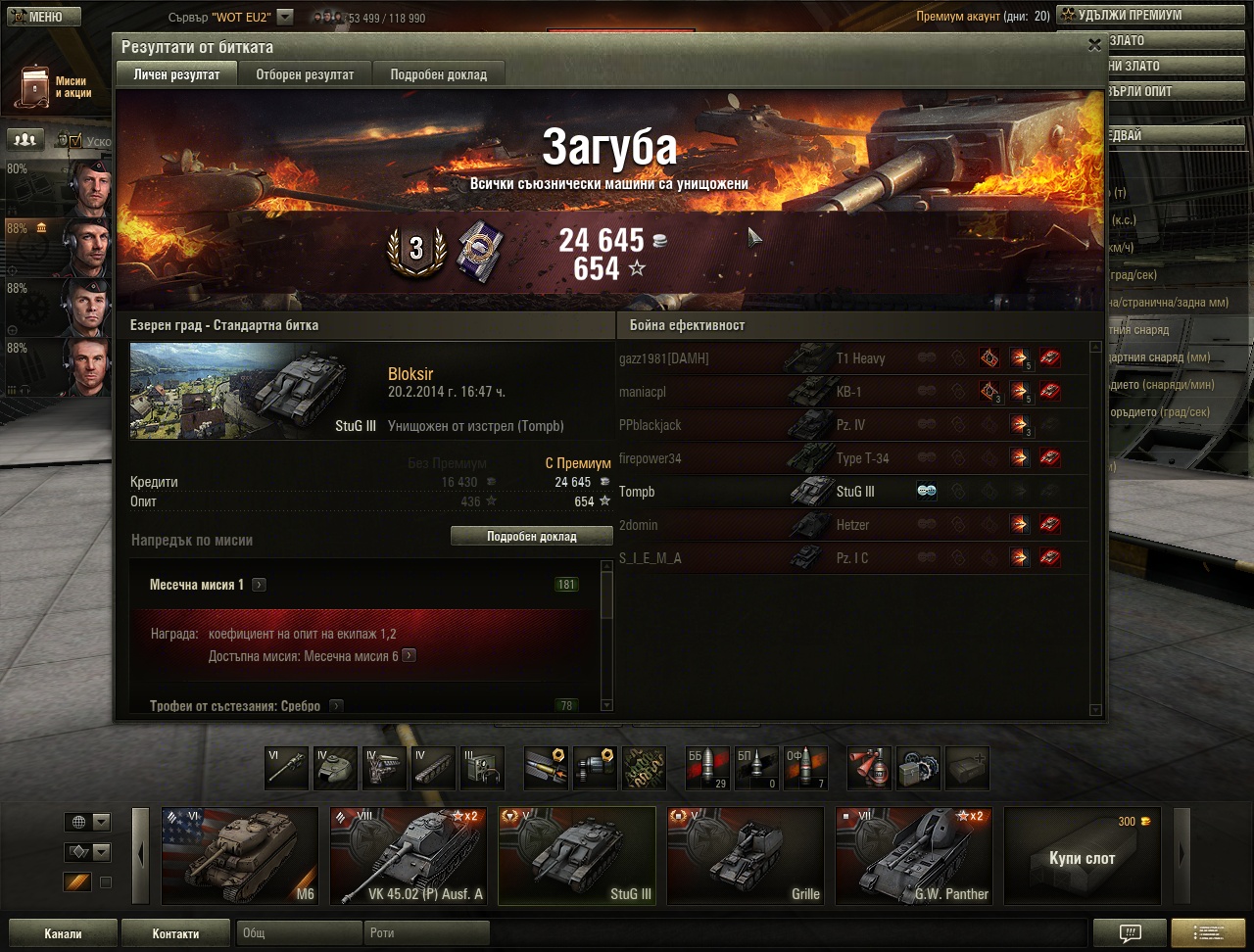The image size is (1254, 952).
Task: Select the M6 tank in carousel
Action: [240, 856]
